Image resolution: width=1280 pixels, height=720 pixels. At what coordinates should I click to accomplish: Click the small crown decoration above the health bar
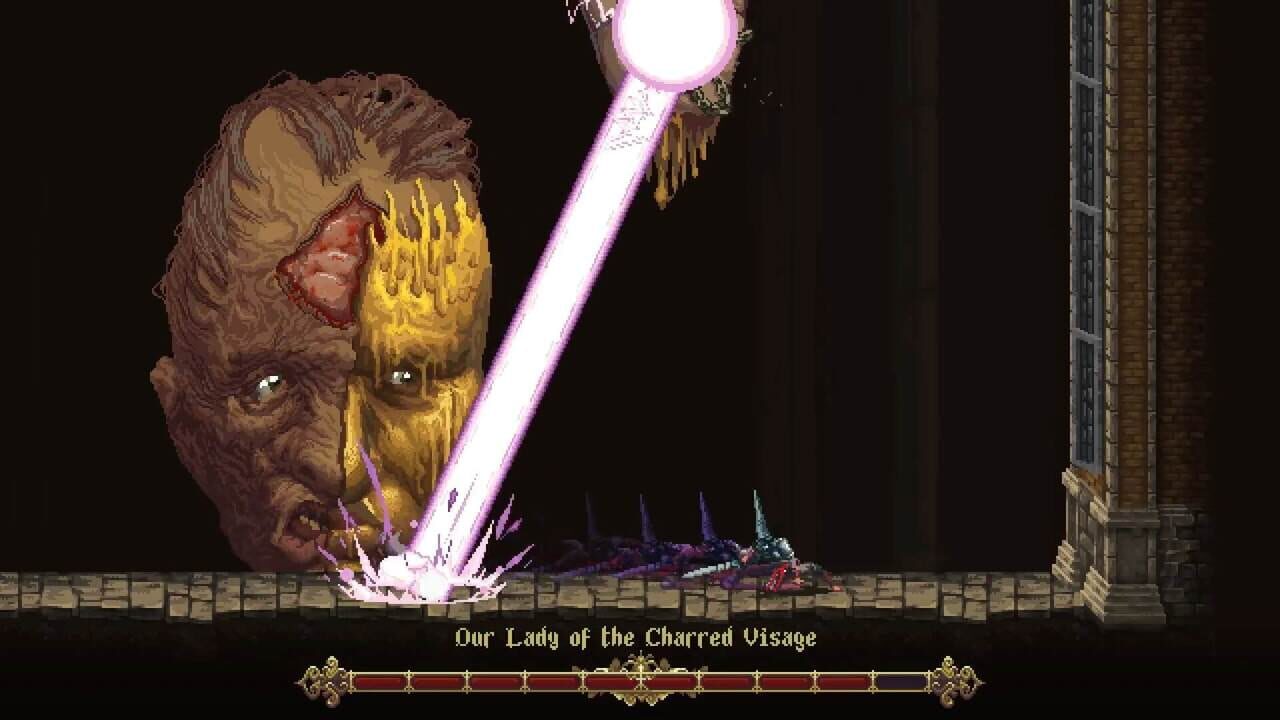pyautogui.click(x=640, y=660)
